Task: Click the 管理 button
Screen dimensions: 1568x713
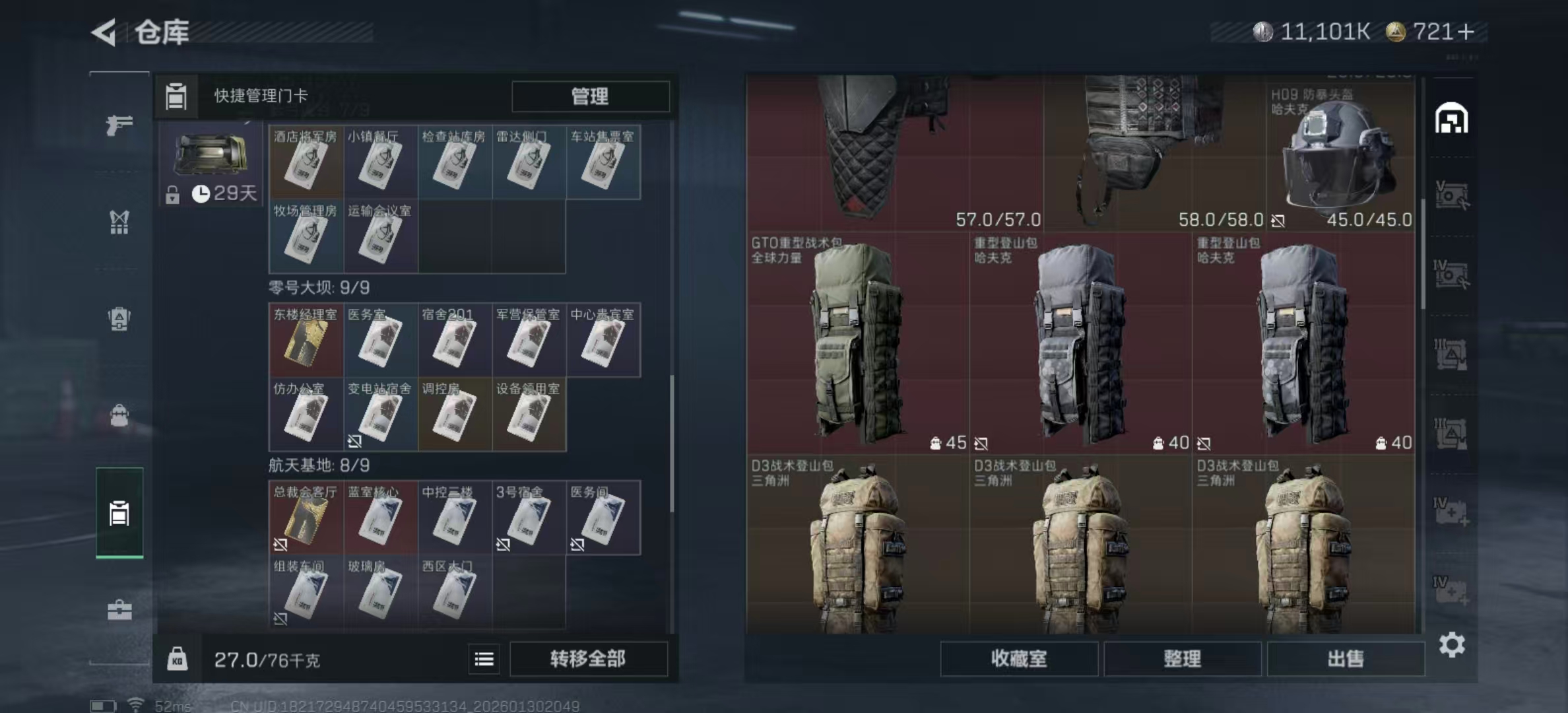Action: click(591, 96)
